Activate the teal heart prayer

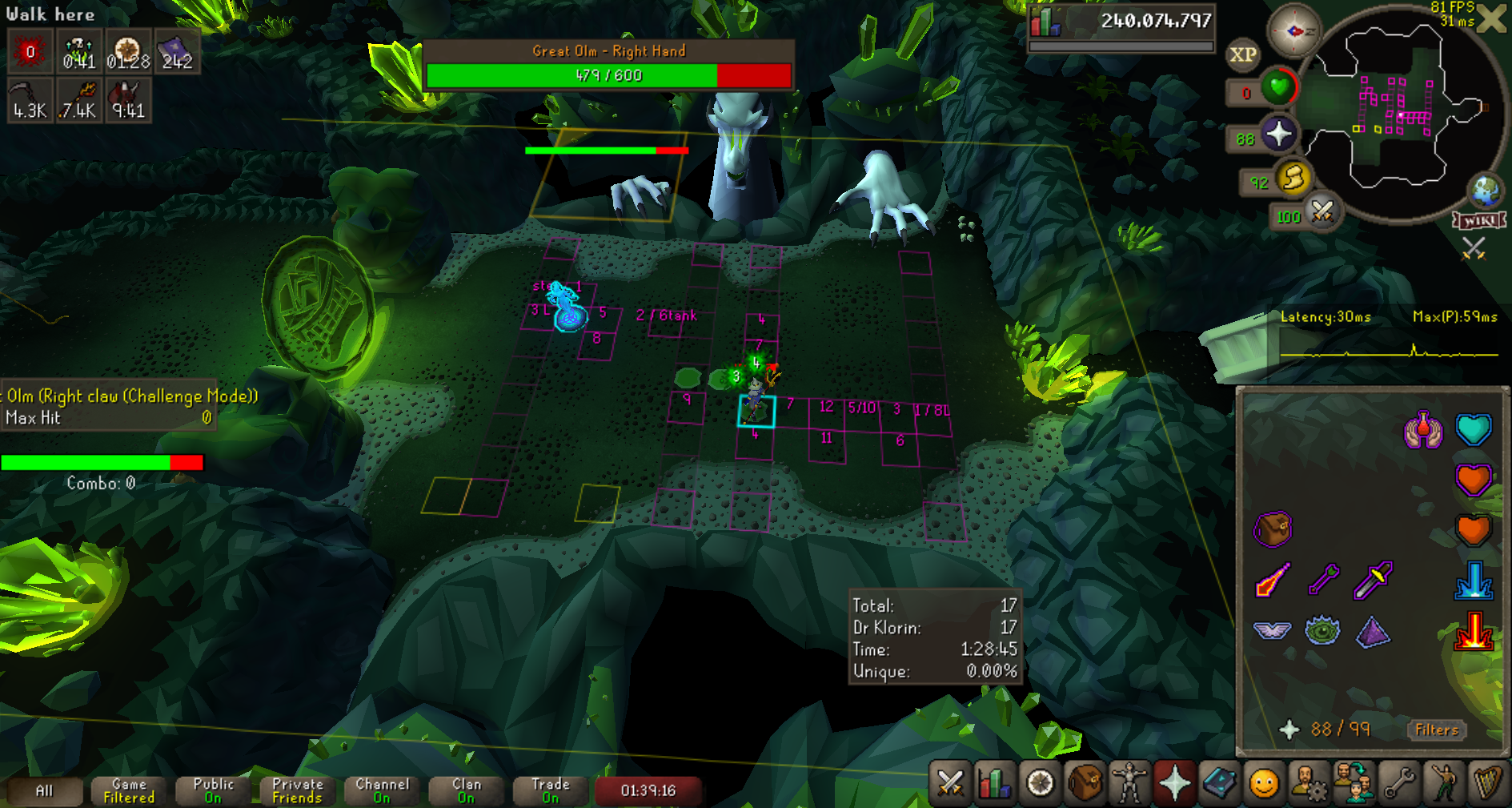point(1473,429)
